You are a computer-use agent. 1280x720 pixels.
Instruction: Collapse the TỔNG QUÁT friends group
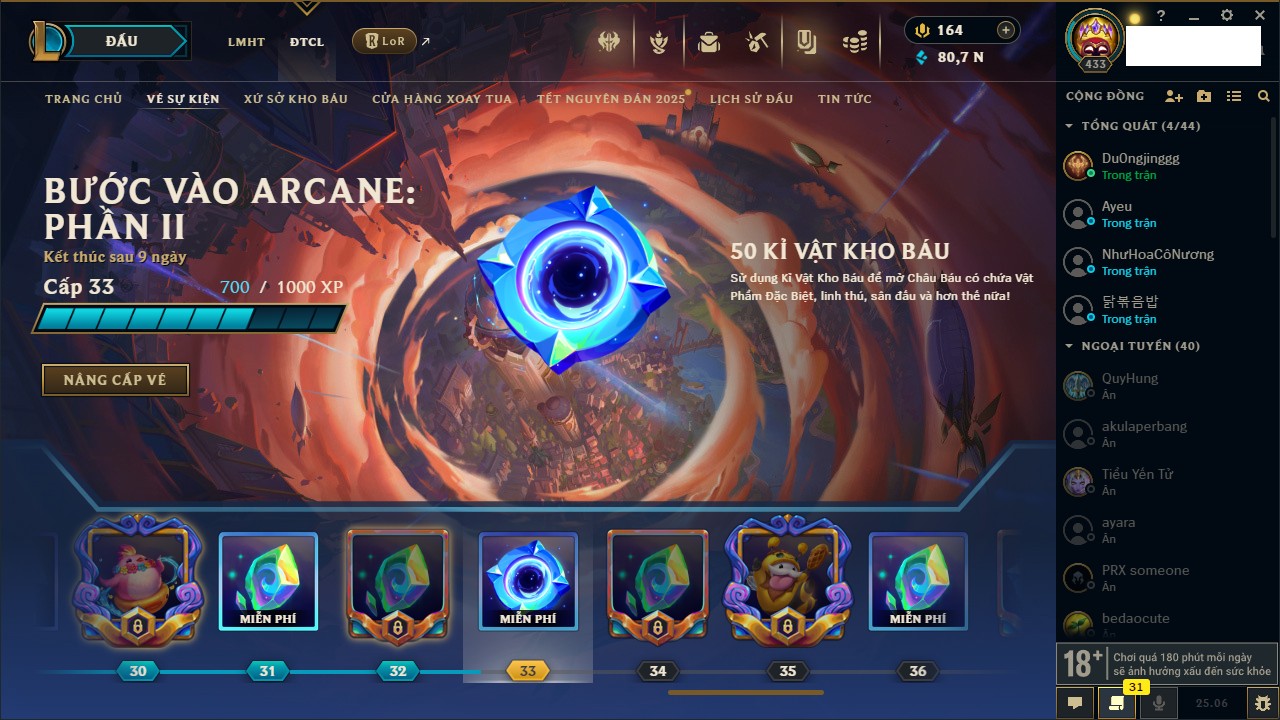point(1069,126)
